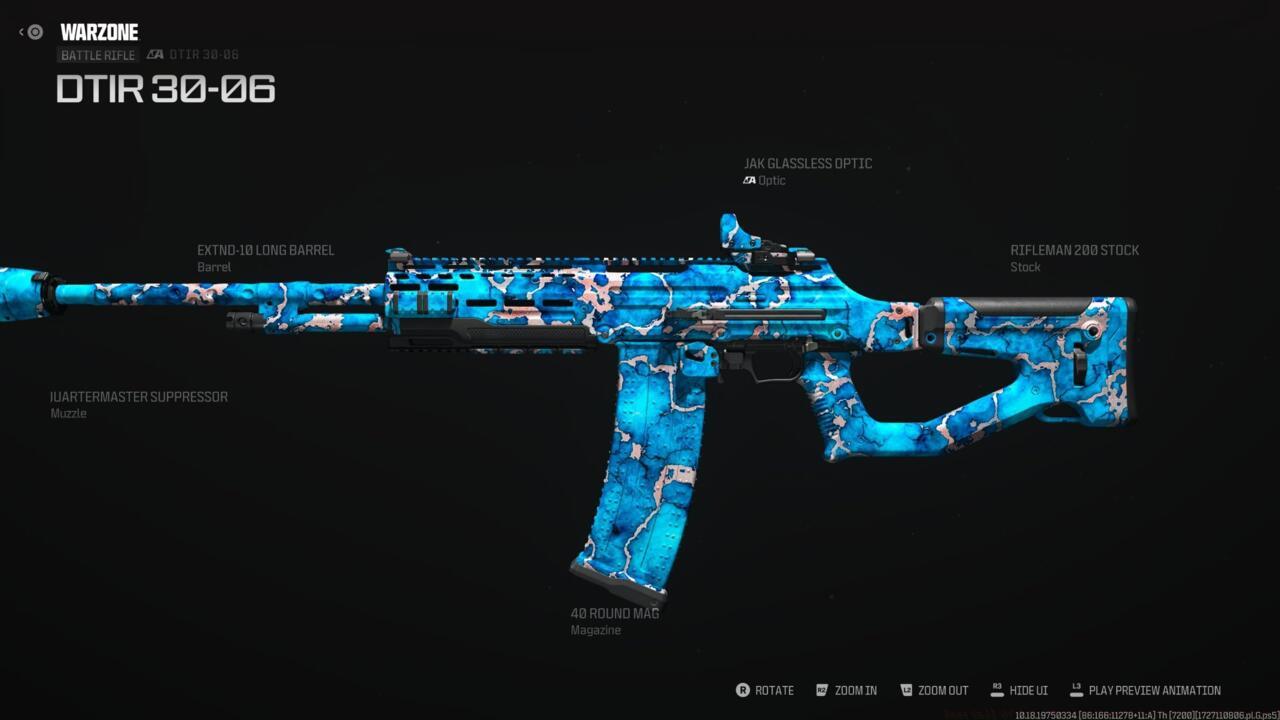Select the JAK Glassless Optic attachment label
The image size is (1280, 720).
(x=807, y=164)
